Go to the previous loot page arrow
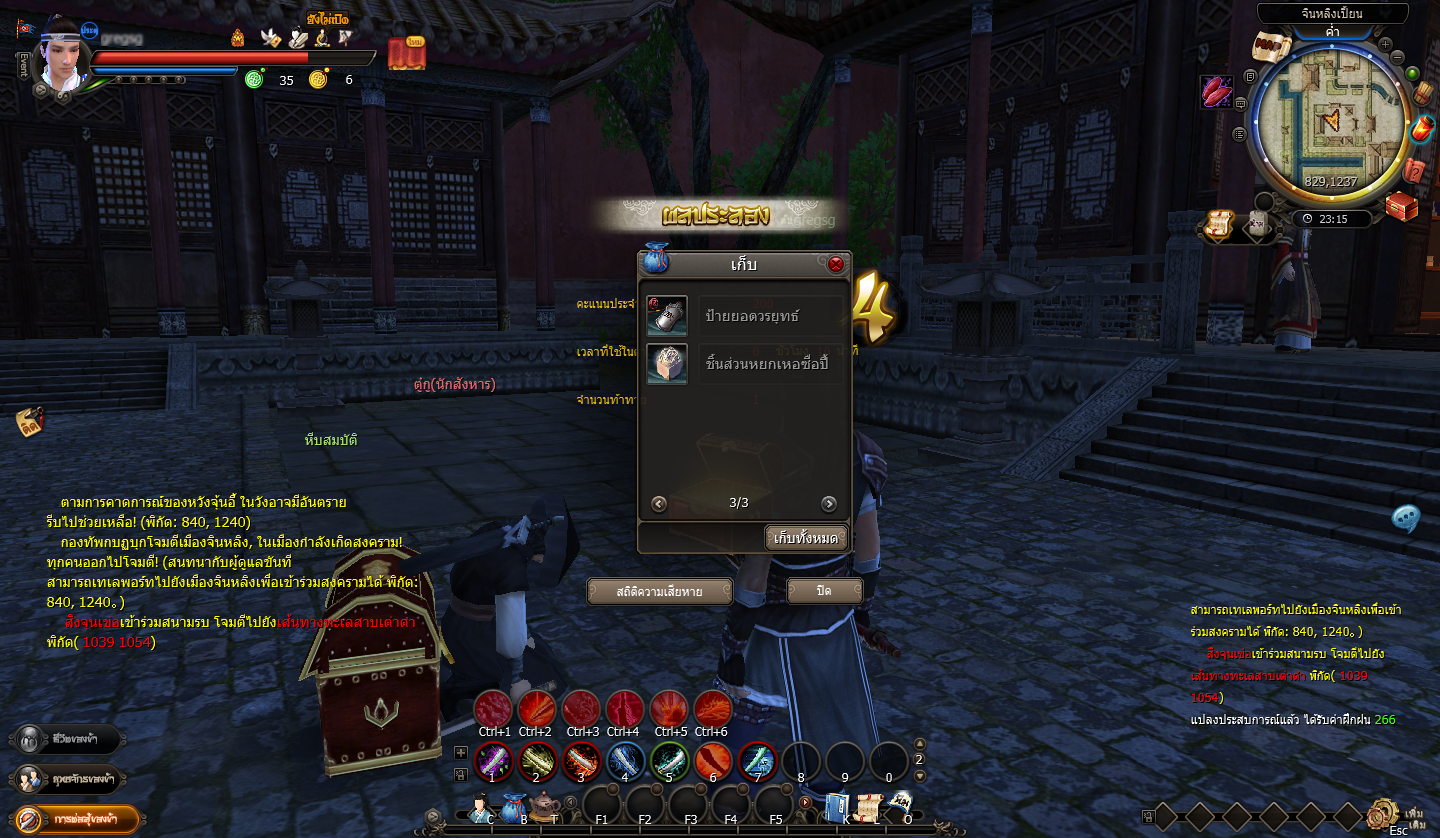Image resolution: width=1440 pixels, height=838 pixels. click(658, 503)
